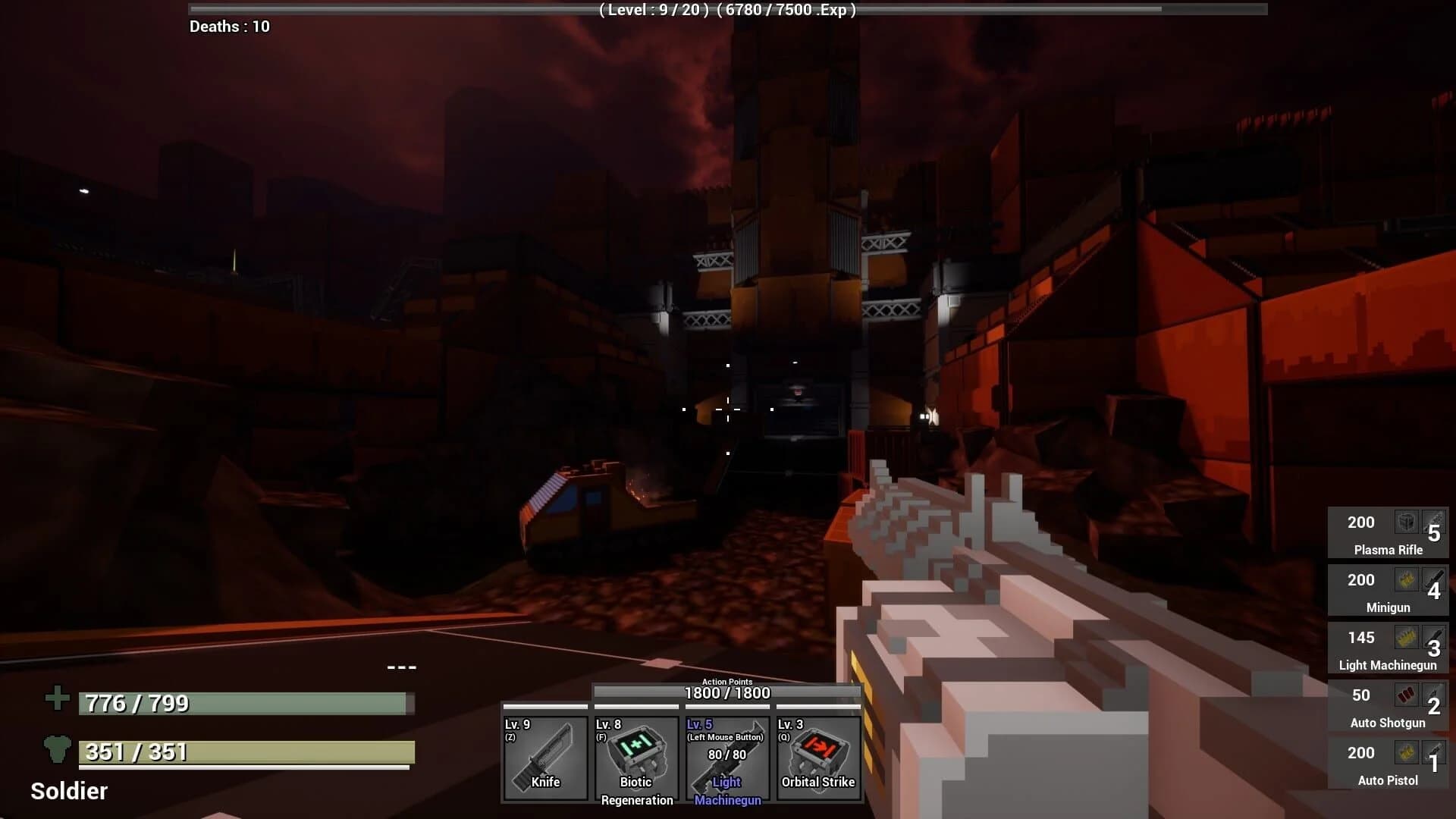The width and height of the screenshot is (1456, 819).
Task: Activate the Biotic Regeneration ability icon
Action: 636,758
